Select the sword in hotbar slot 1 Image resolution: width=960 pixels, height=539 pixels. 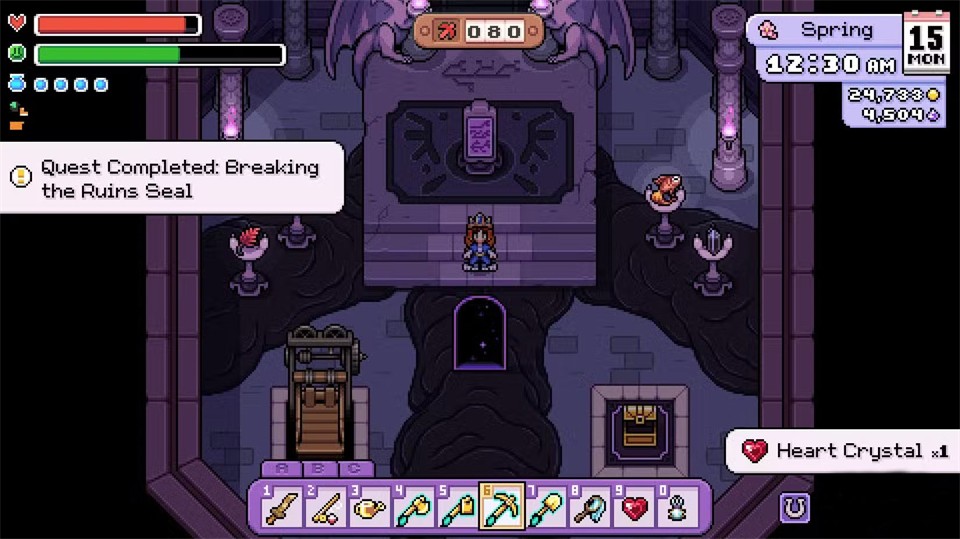[280, 509]
